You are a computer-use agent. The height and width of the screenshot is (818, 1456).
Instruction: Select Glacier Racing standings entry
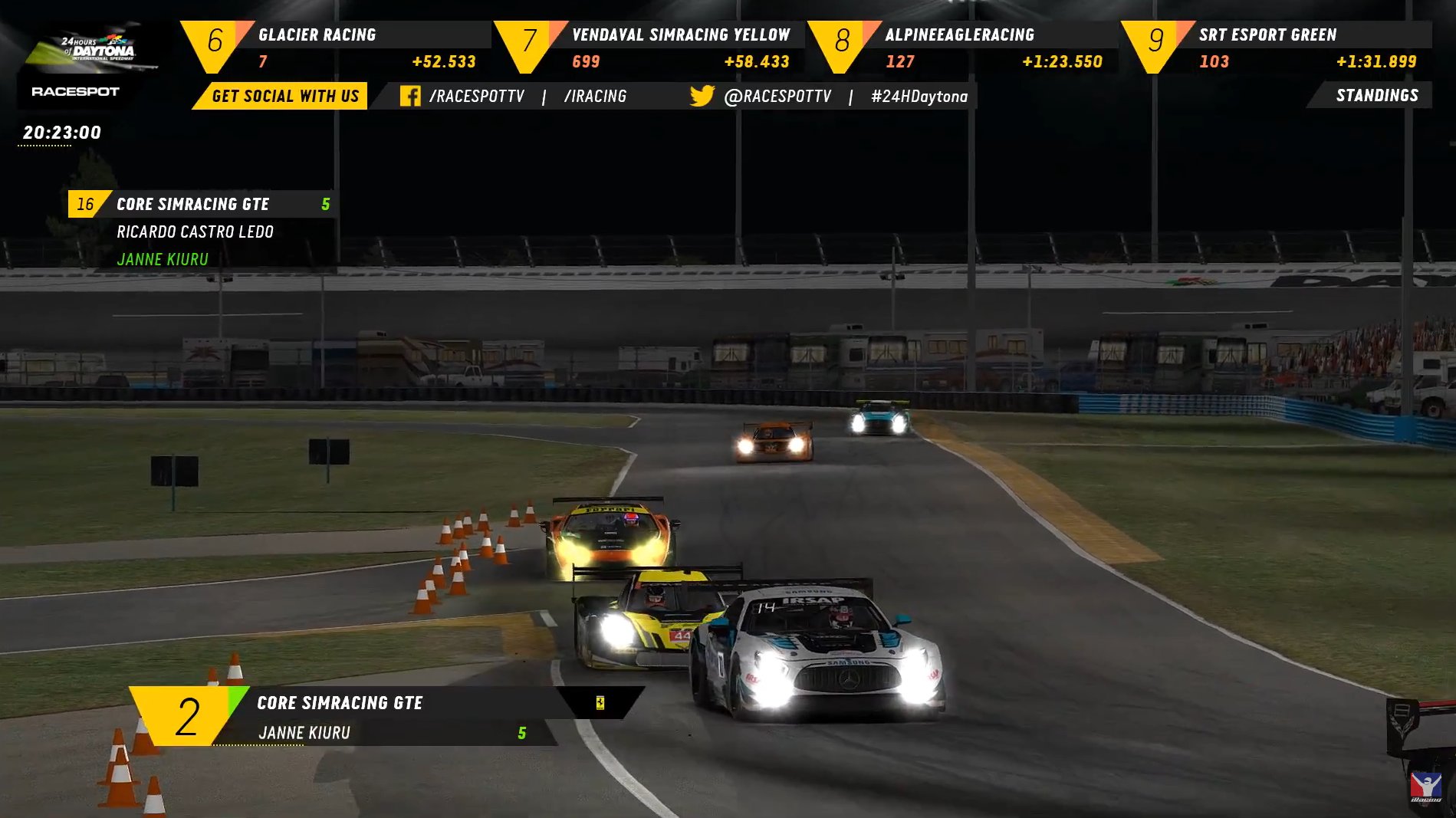pos(337,48)
